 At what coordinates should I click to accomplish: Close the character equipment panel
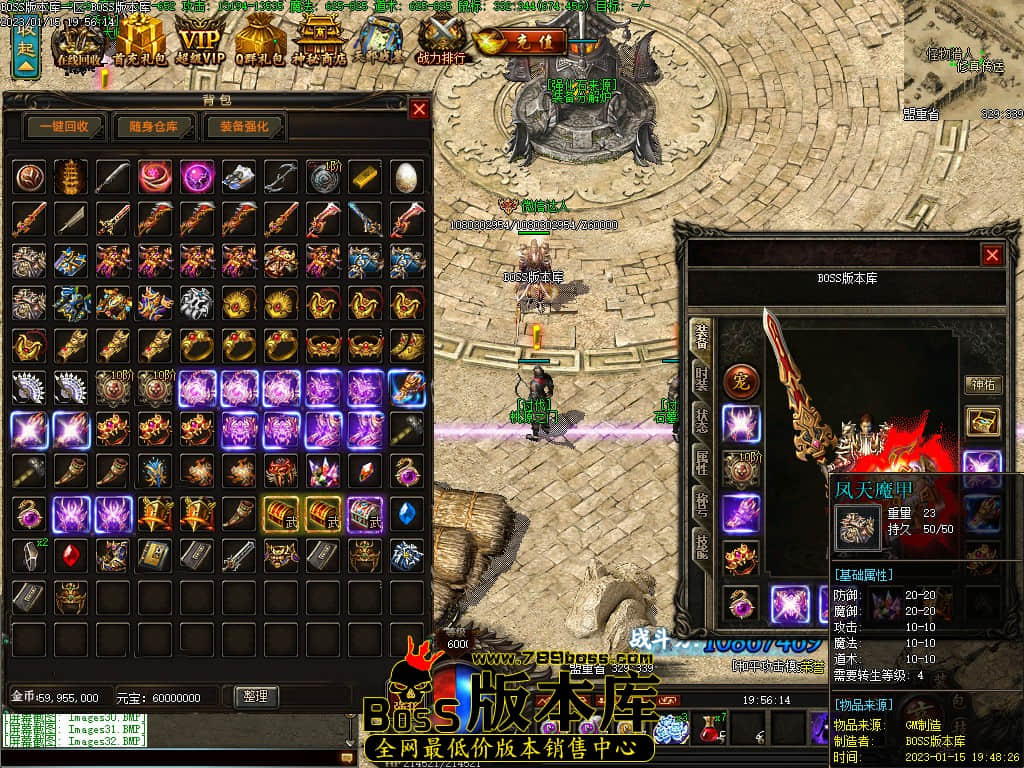(x=992, y=255)
